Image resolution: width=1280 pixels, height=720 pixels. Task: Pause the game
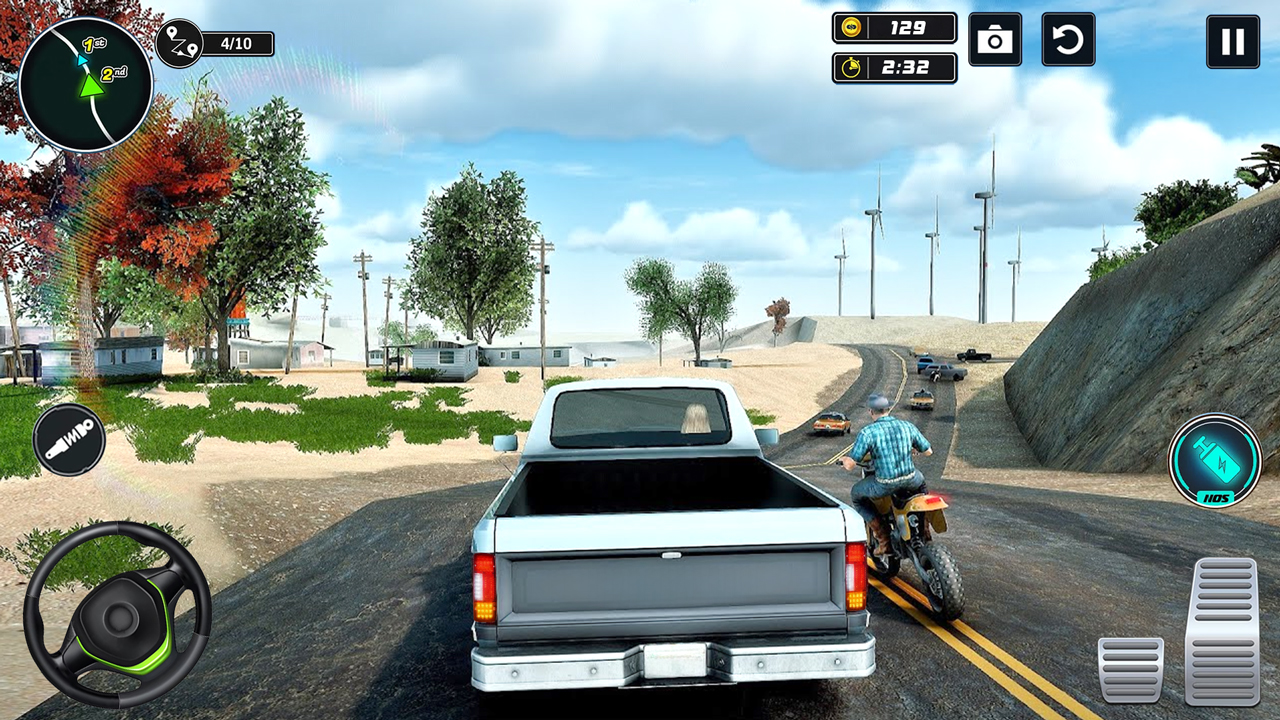[x=1232, y=41]
